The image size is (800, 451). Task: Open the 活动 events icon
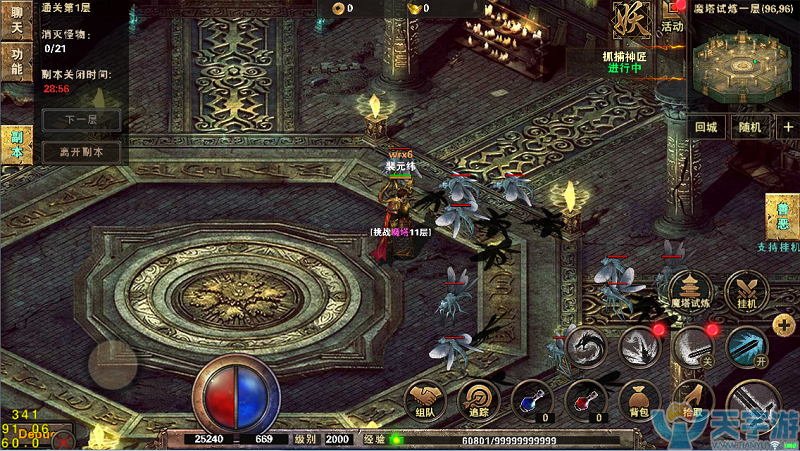[672, 18]
